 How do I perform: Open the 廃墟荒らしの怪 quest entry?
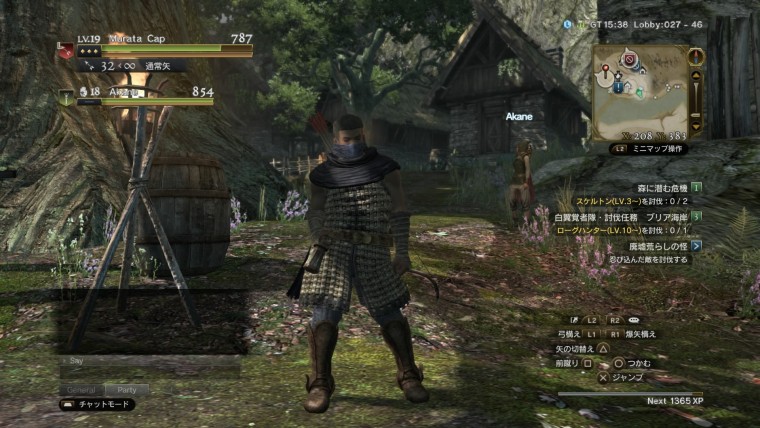pyautogui.click(x=658, y=245)
